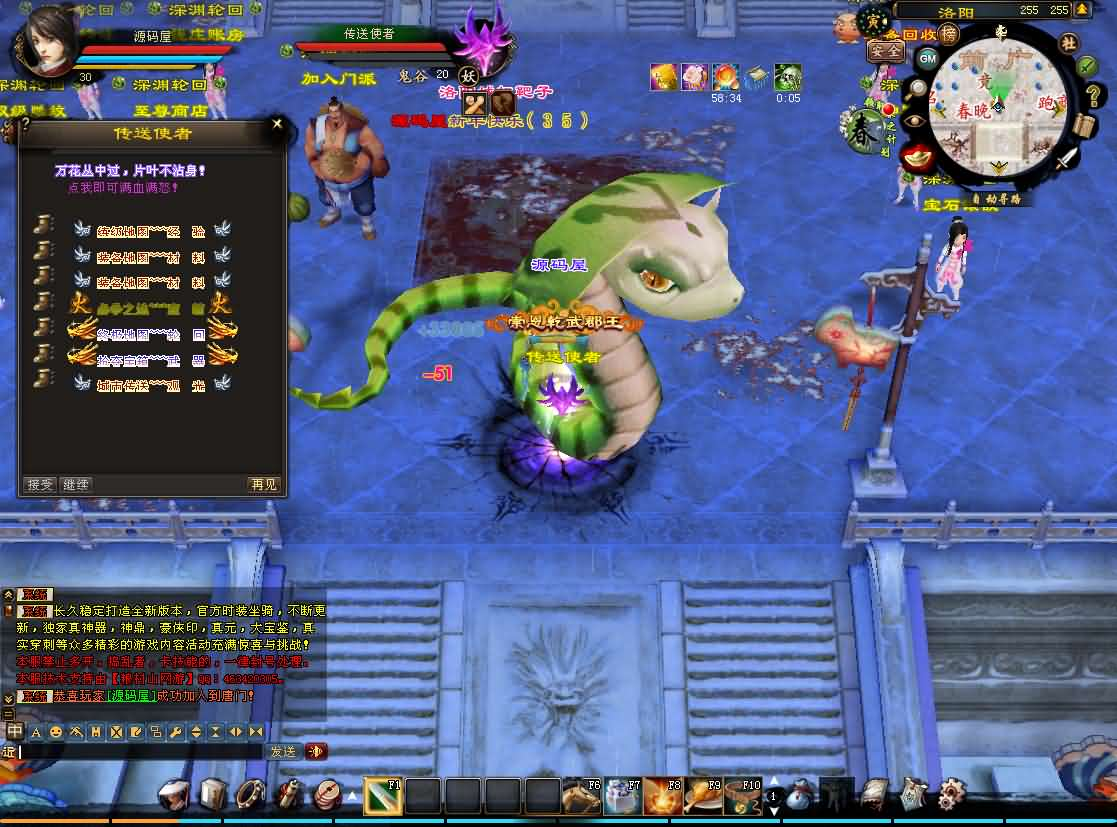Click the 社 button by the minimap
Image resolution: width=1117 pixels, height=827 pixels.
(x=1068, y=43)
